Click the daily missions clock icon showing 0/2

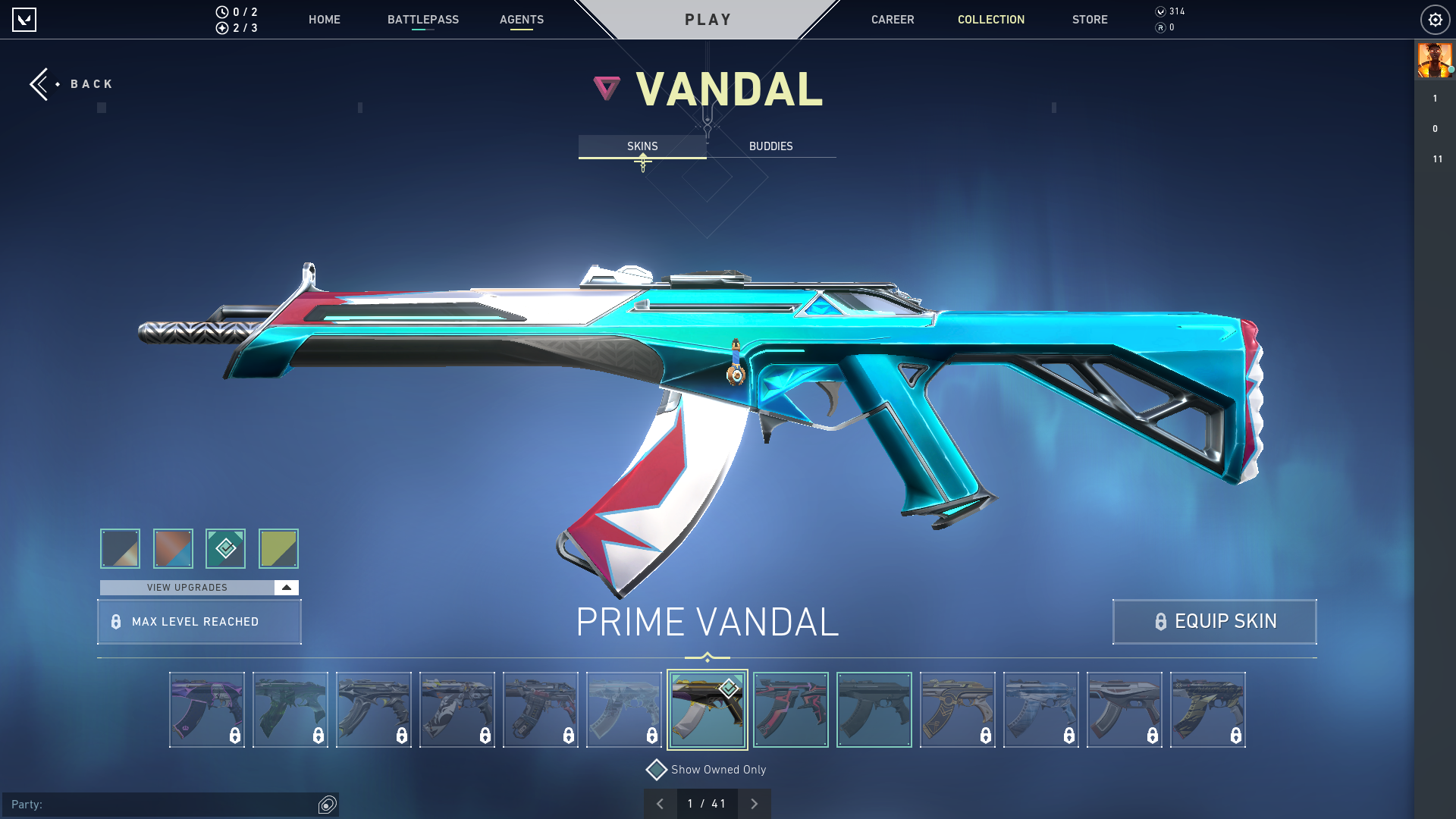pyautogui.click(x=221, y=11)
